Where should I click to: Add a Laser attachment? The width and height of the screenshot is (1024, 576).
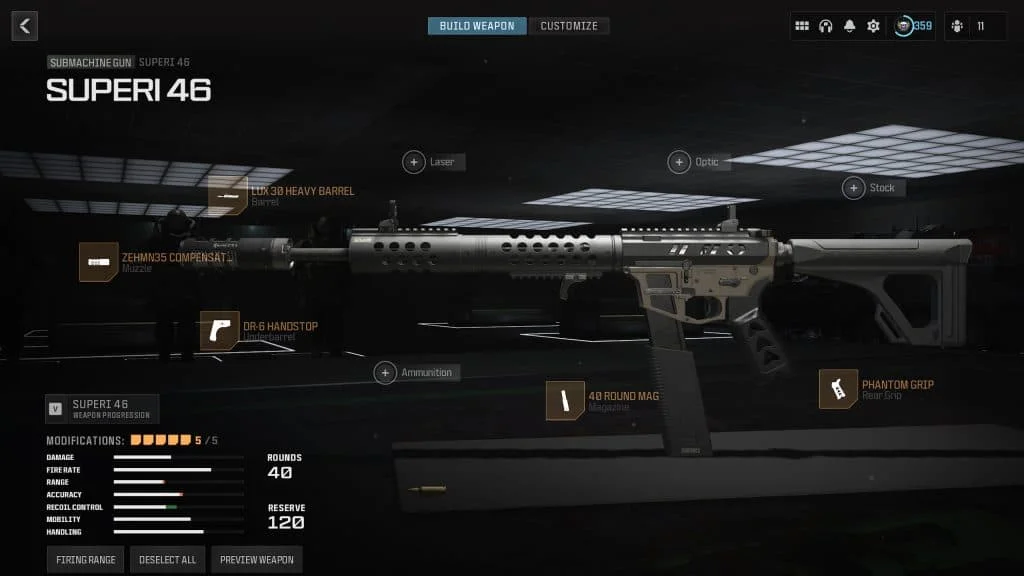click(x=414, y=162)
